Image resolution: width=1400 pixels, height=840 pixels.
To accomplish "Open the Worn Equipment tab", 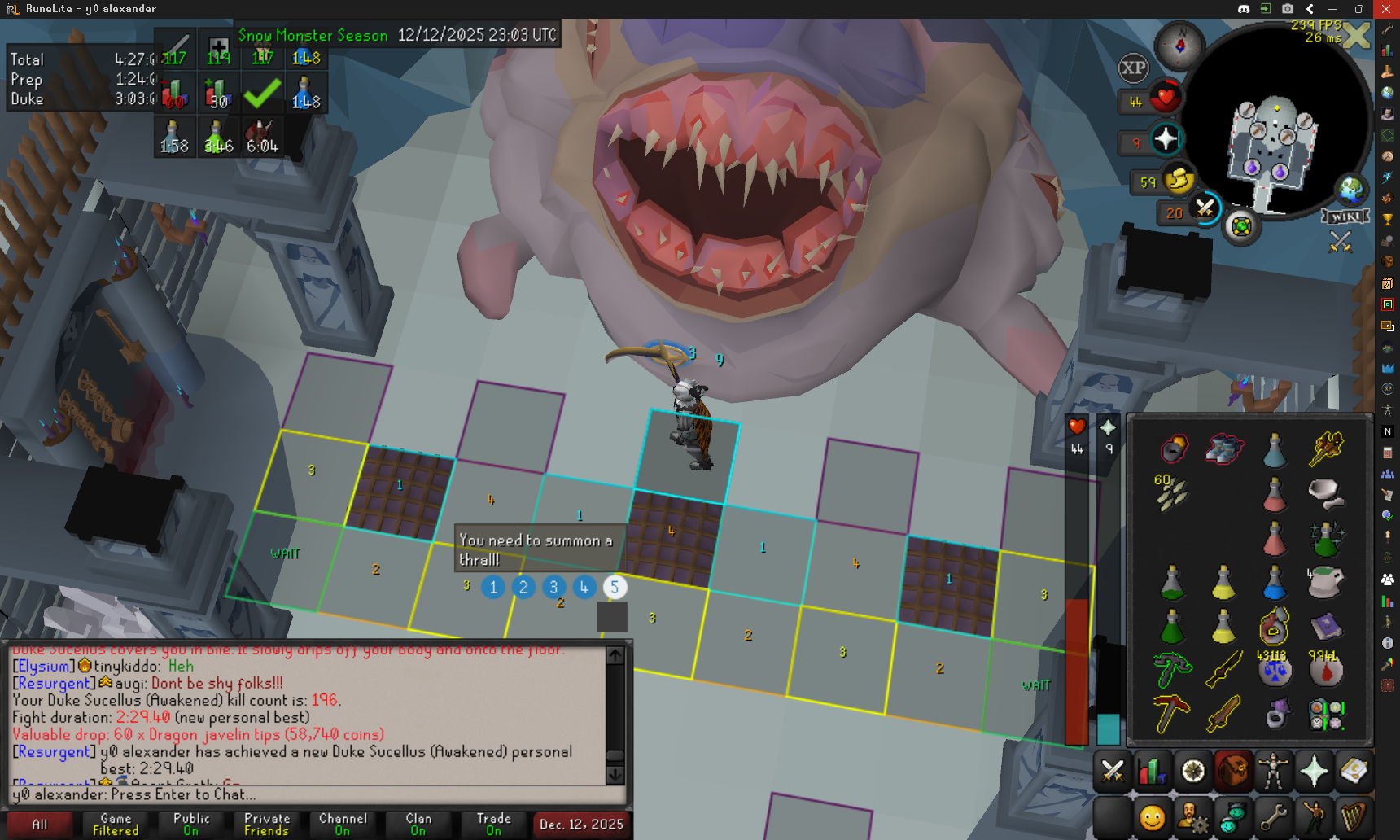I will pos(1273,771).
